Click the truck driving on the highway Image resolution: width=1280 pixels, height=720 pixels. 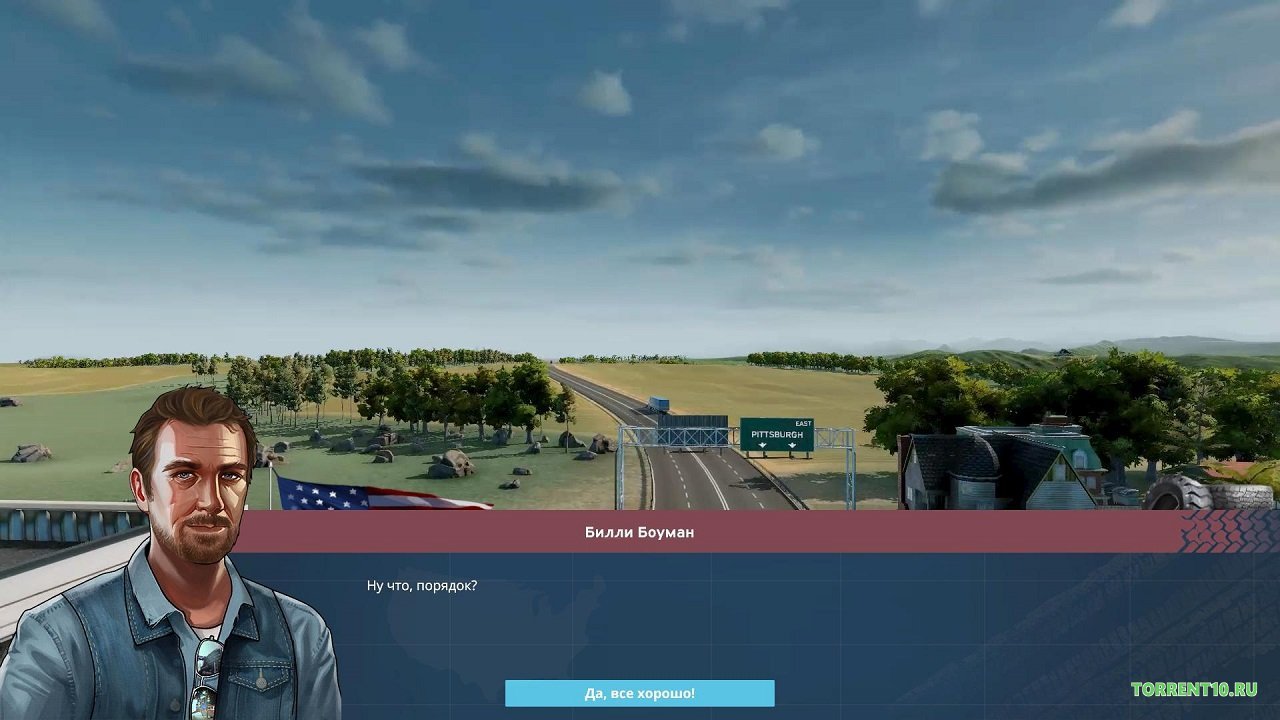click(659, 402)
